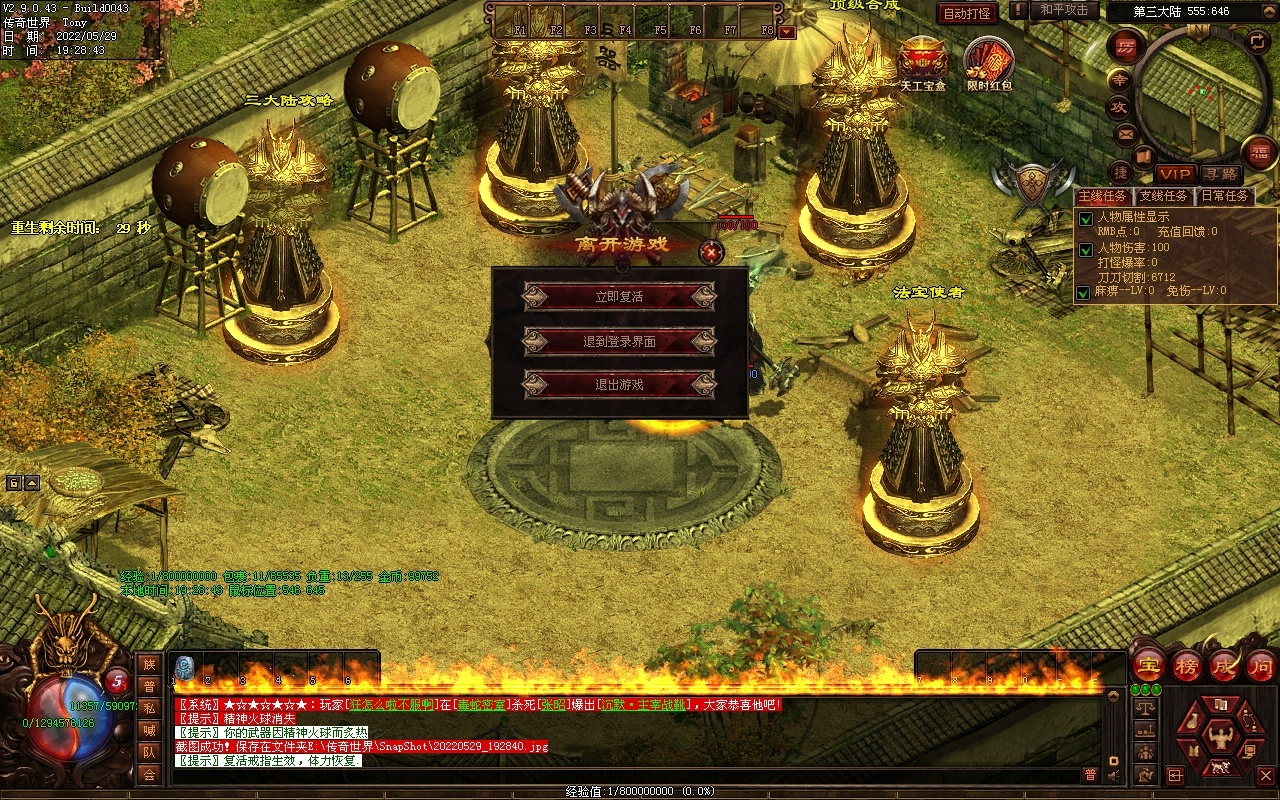Choose 立即复活 to revive immediately
Screen dimensions: 1280x800
pyautogui.click(x=619, y=297)
